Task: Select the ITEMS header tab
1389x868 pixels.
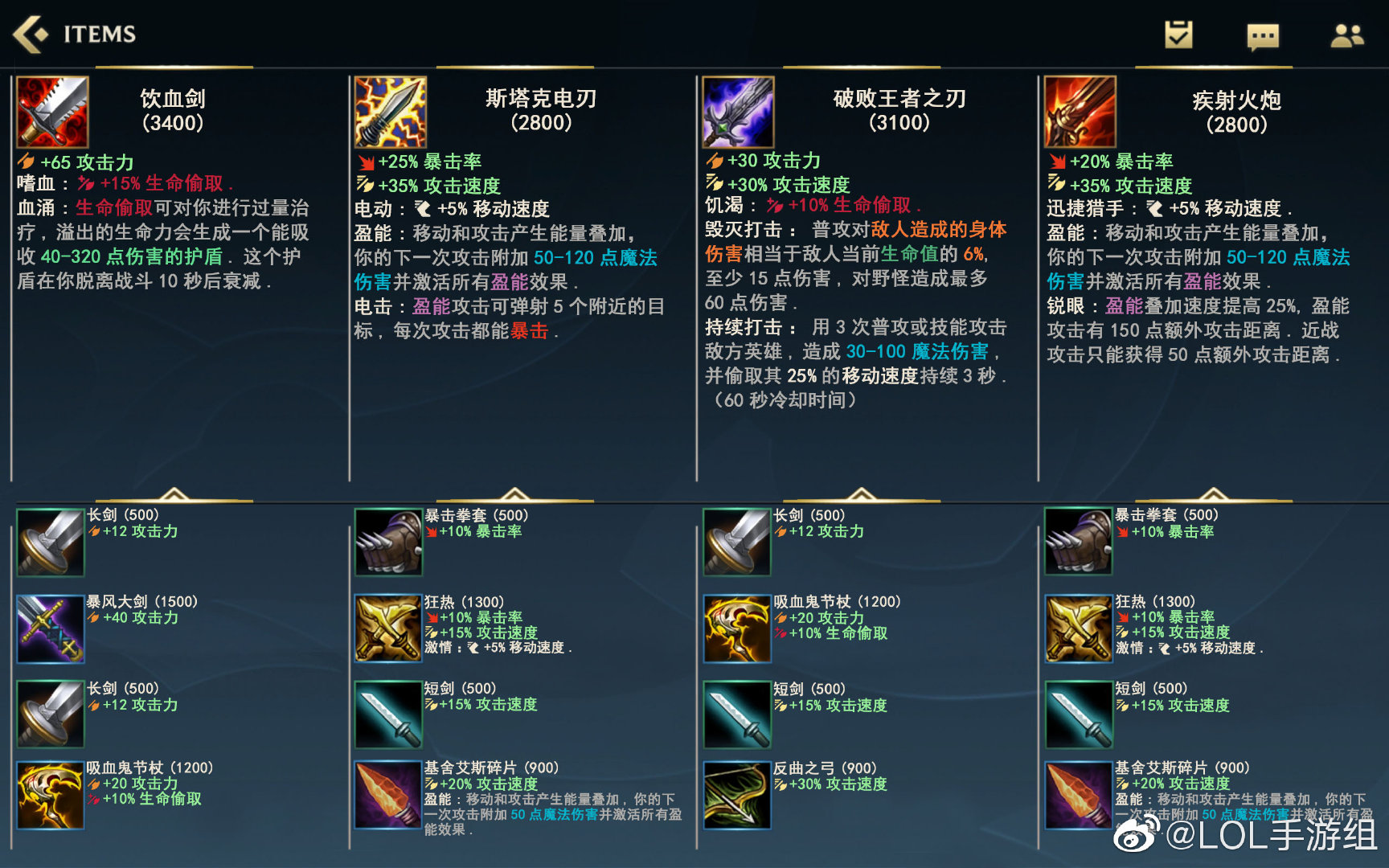Action: [99, 34]
